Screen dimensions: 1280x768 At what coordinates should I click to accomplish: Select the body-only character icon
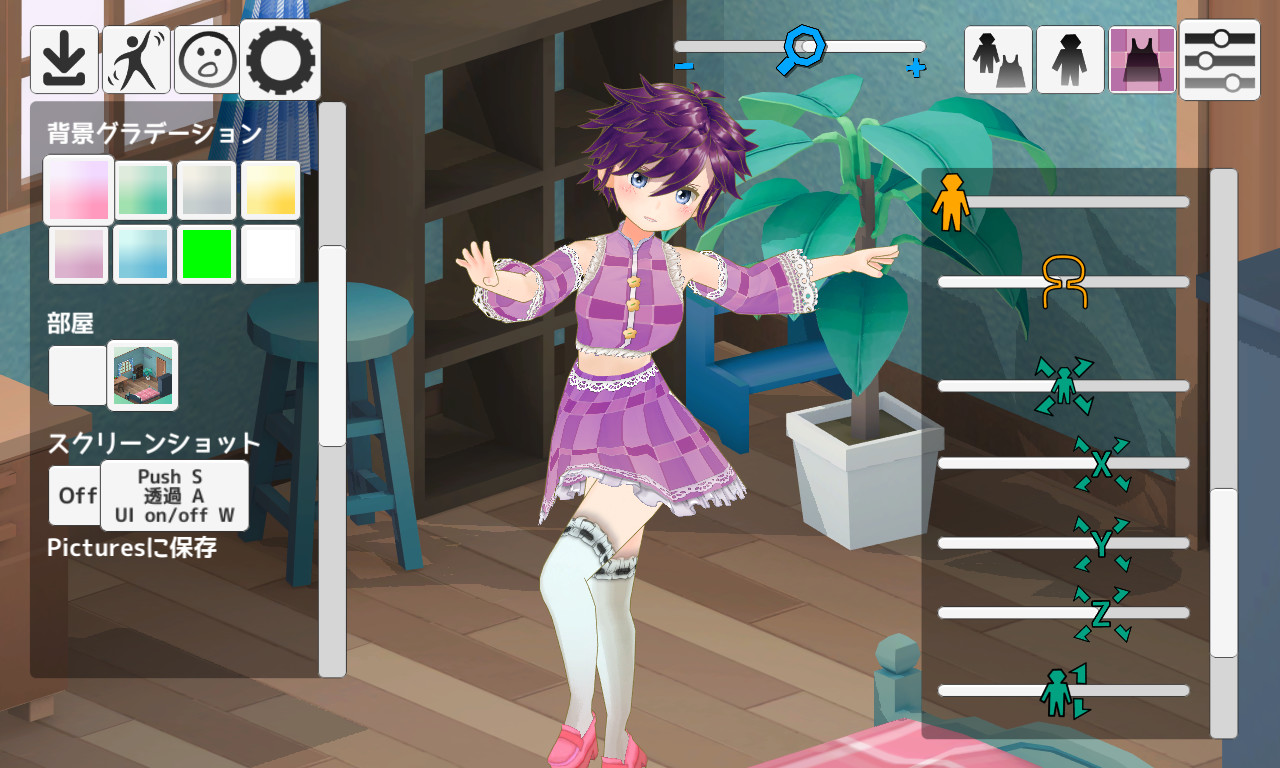point(1069,60)
